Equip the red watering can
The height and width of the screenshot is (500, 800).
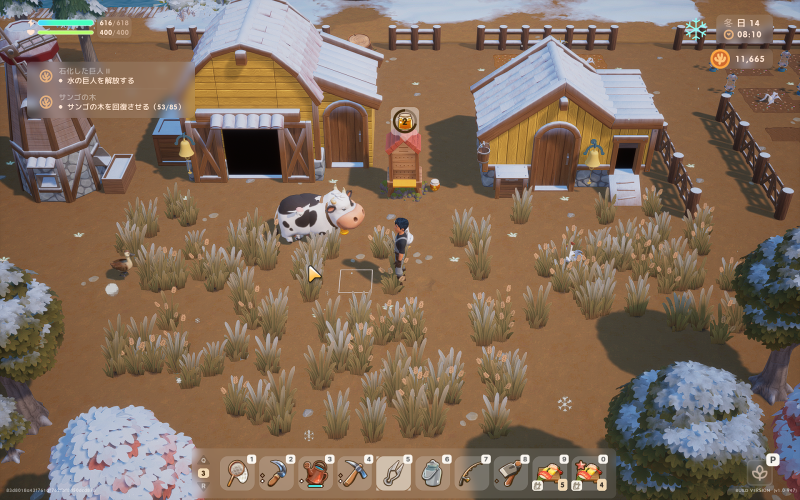[x=316, y=470]
